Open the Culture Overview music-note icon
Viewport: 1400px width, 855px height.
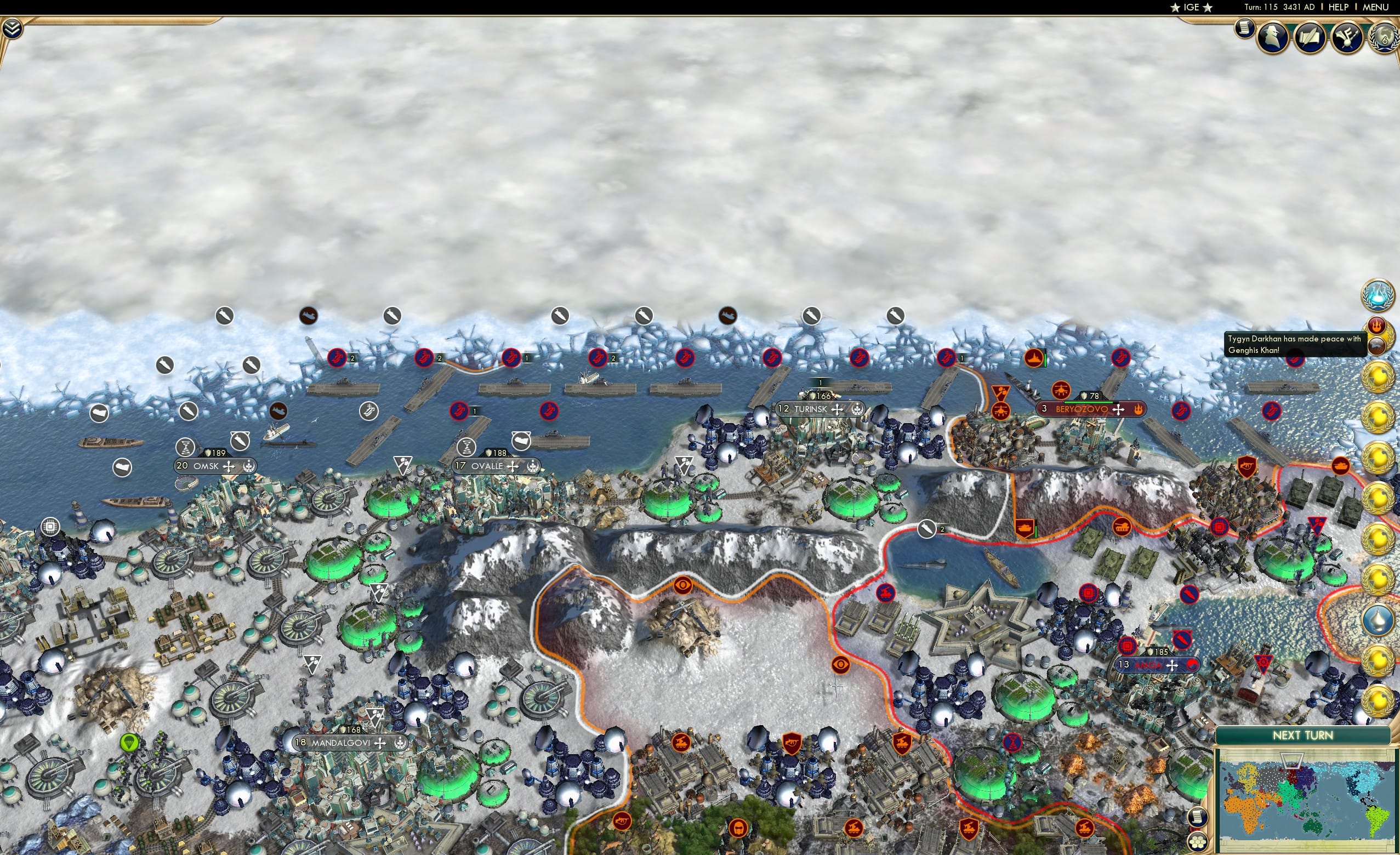pos(1346,37)
